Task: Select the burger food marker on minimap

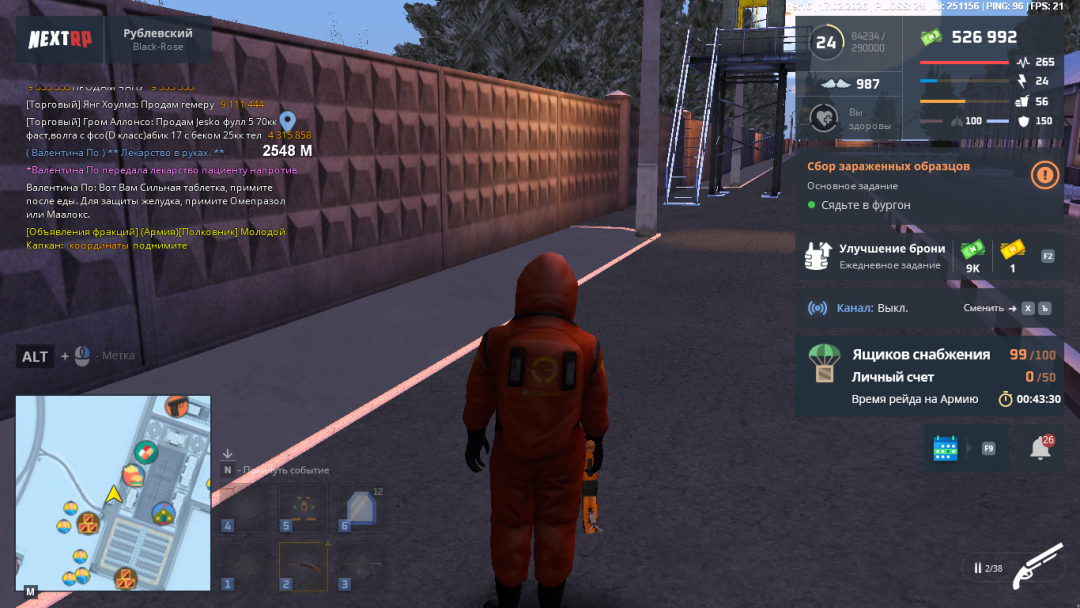Action: click(133, 473)
